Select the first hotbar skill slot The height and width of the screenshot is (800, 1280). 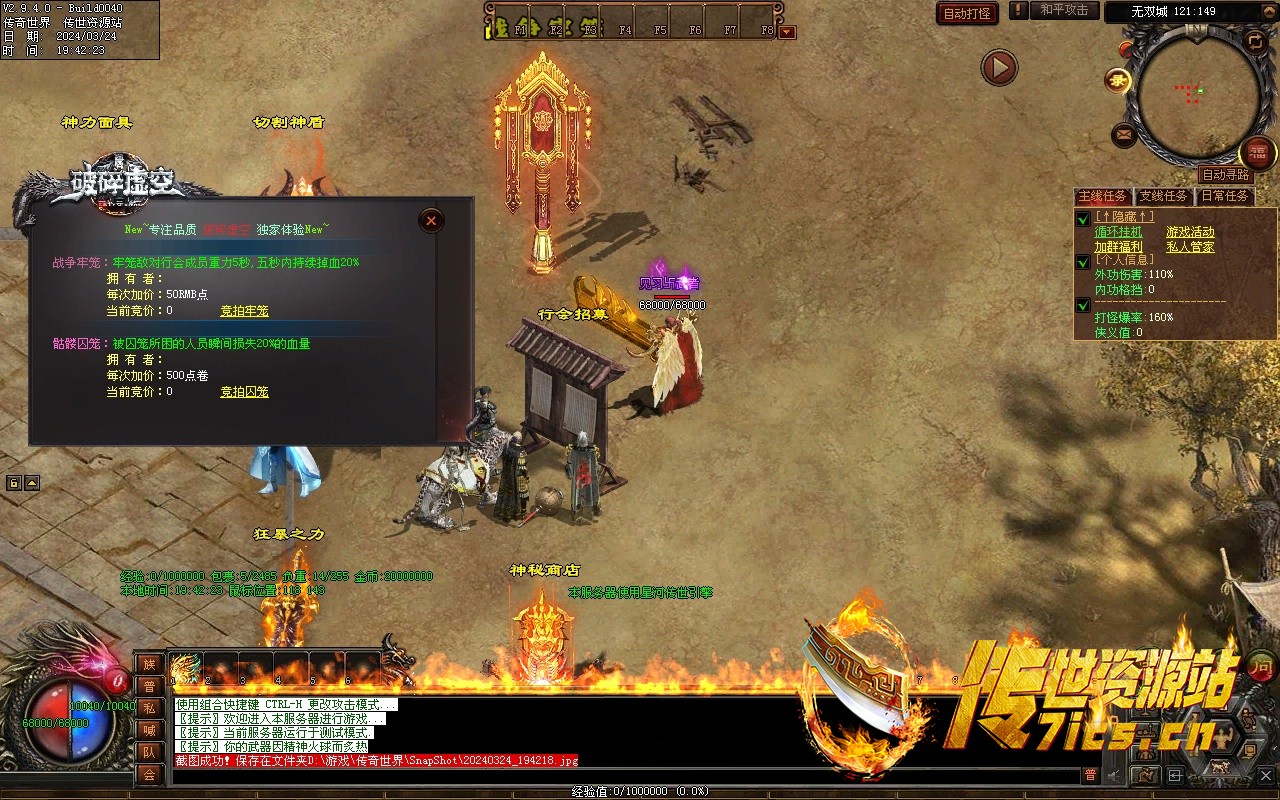tap(186, 668)
